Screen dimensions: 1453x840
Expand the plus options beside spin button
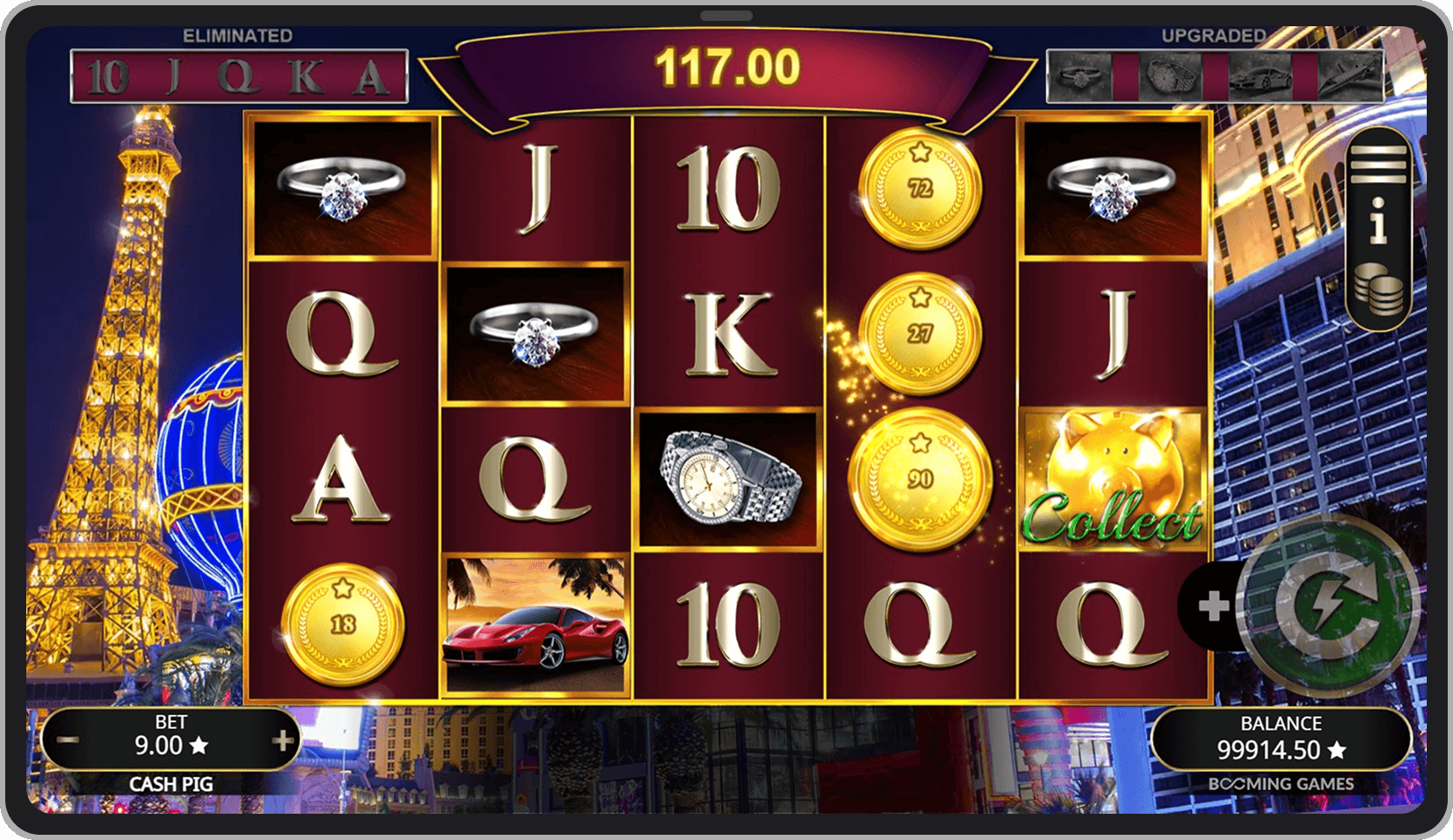pos(1213,606)
